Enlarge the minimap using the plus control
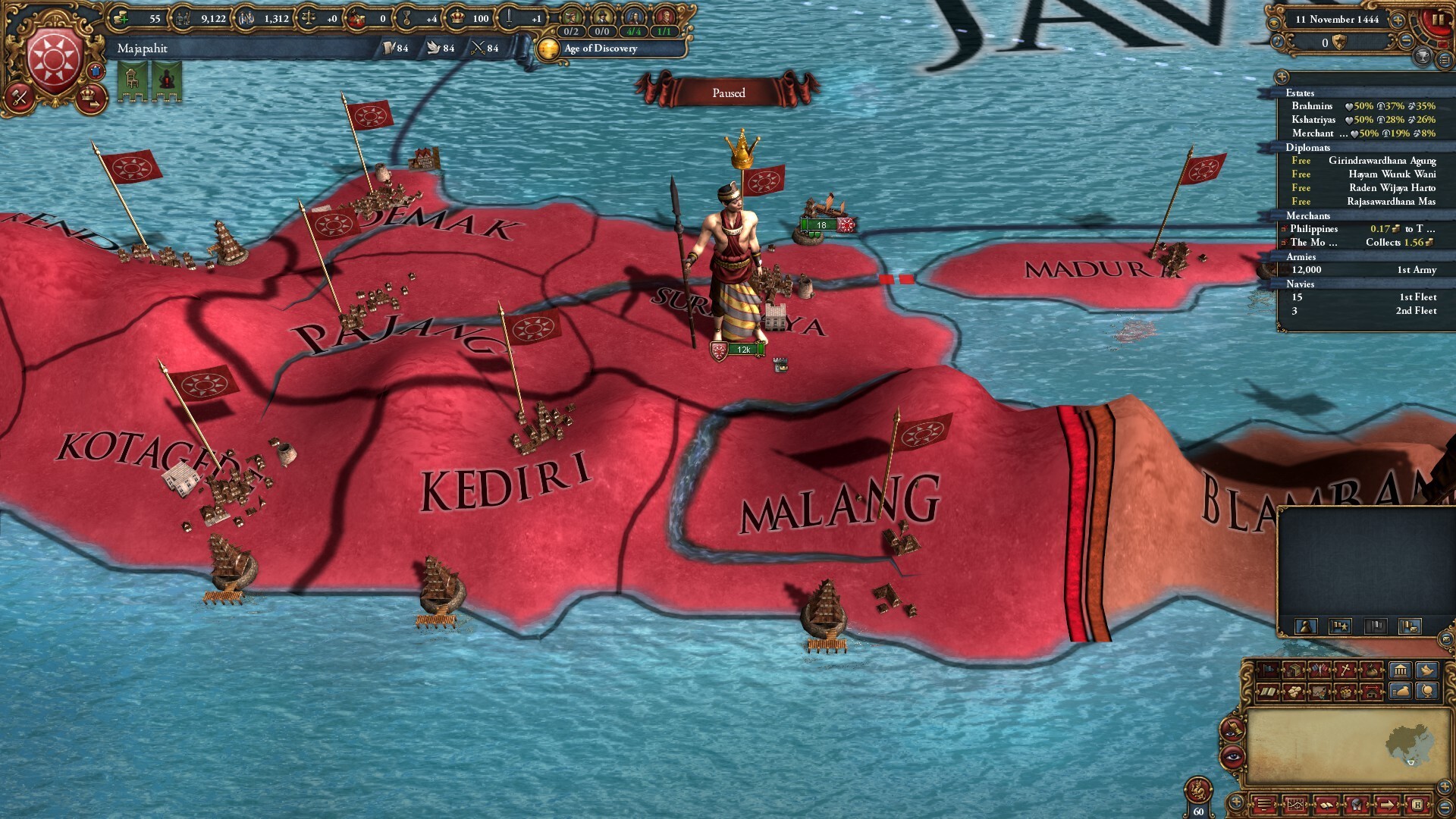 (1445, 788)
